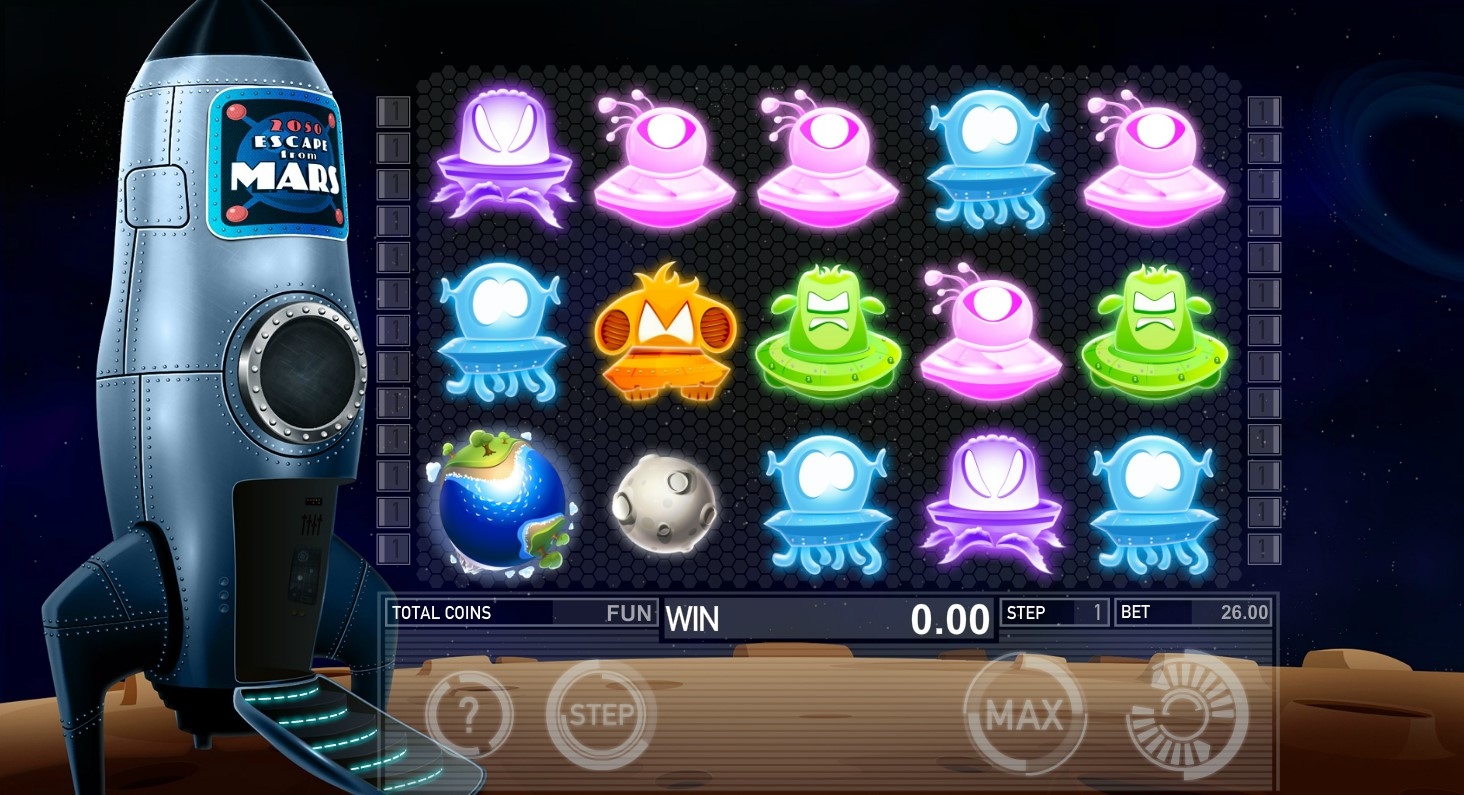This screenshot has width=1464, height=795.
Task: Open the question mark help button
Action: 469,714
